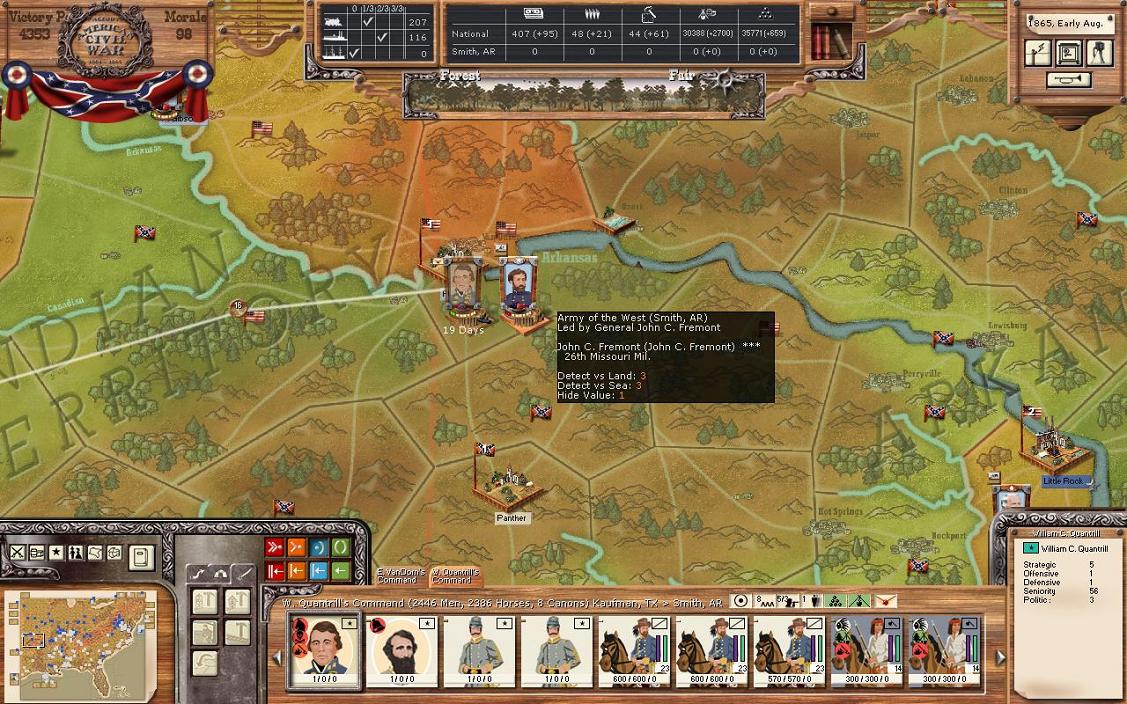
Task: Toggle the crossed sabers map filter
Action: (x=18, y=553)
